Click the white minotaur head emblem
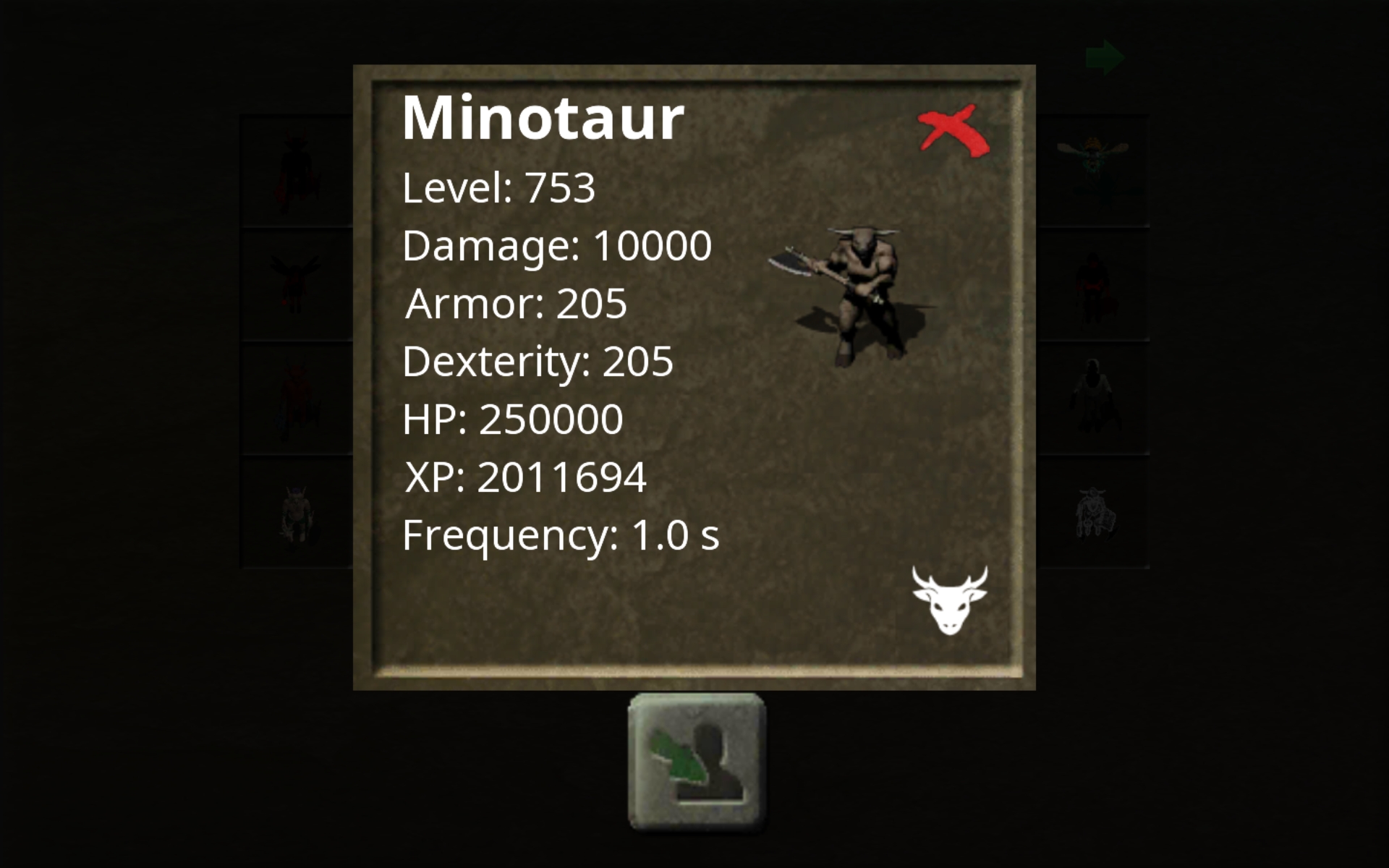 pyautogui.click(x=950, y=600)
